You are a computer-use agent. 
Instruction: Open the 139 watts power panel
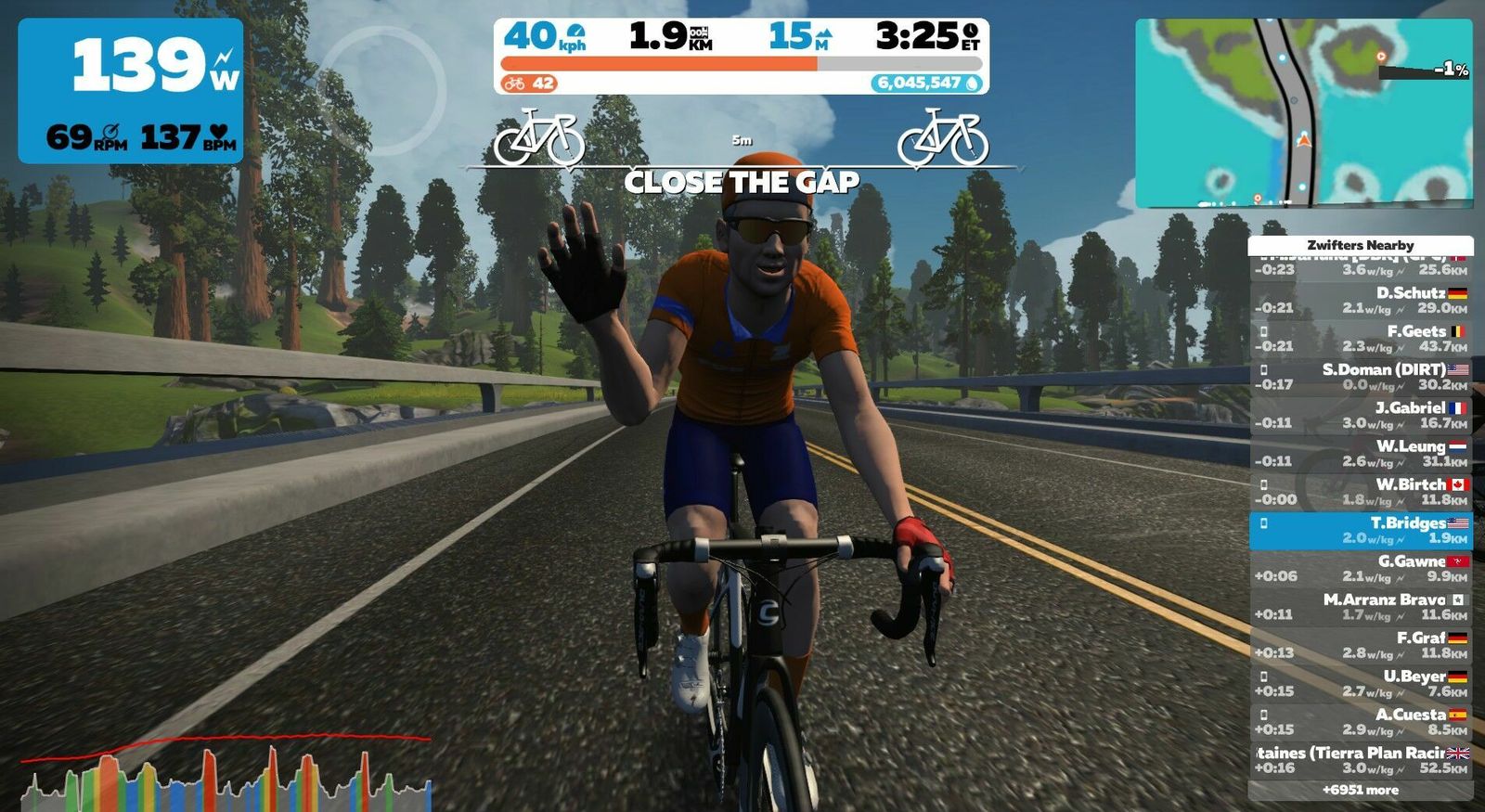[131, 91]
